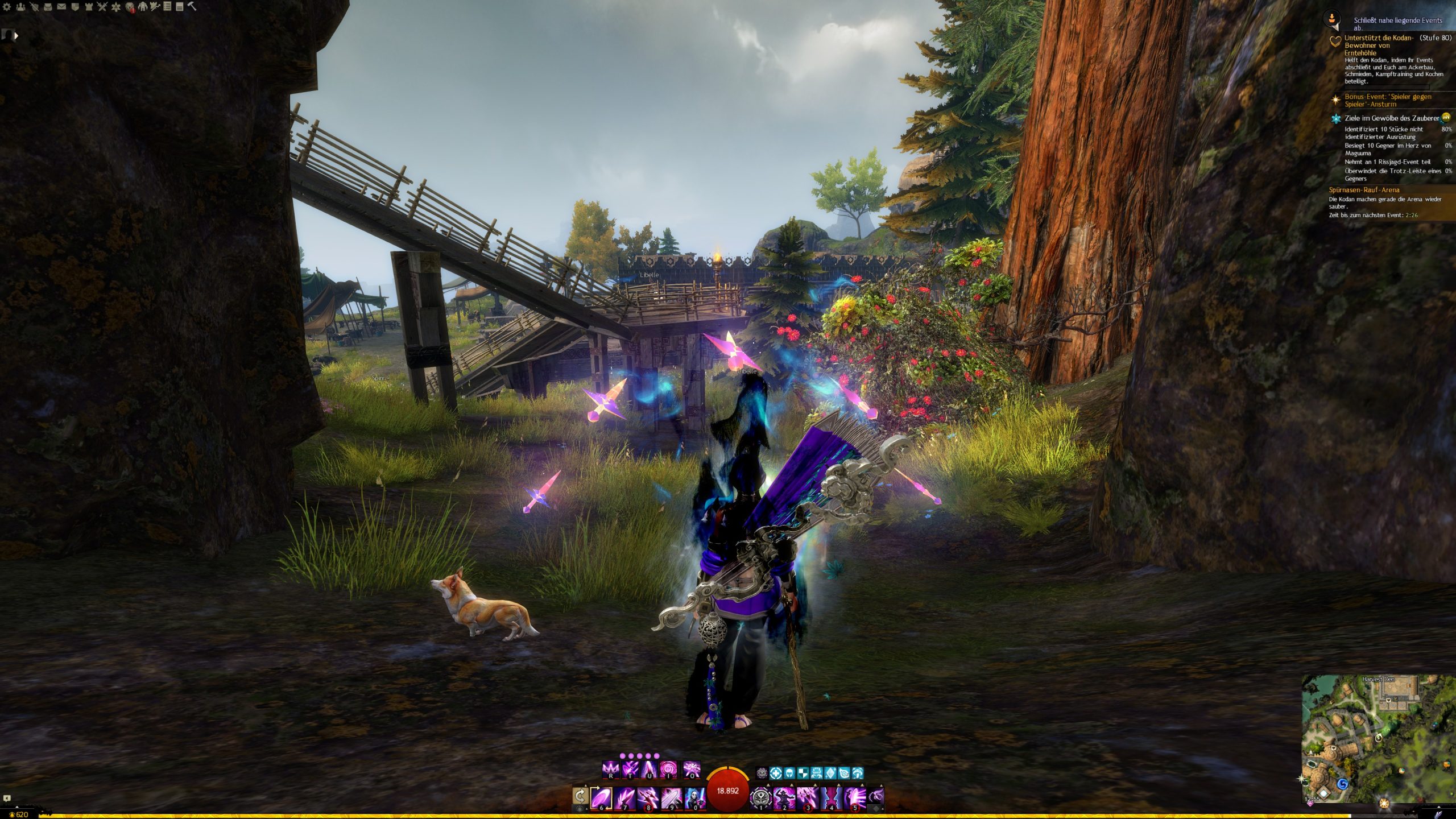The image size is (1456, 819).
Task: Open the guild shield icon
Action: point(75,7)
